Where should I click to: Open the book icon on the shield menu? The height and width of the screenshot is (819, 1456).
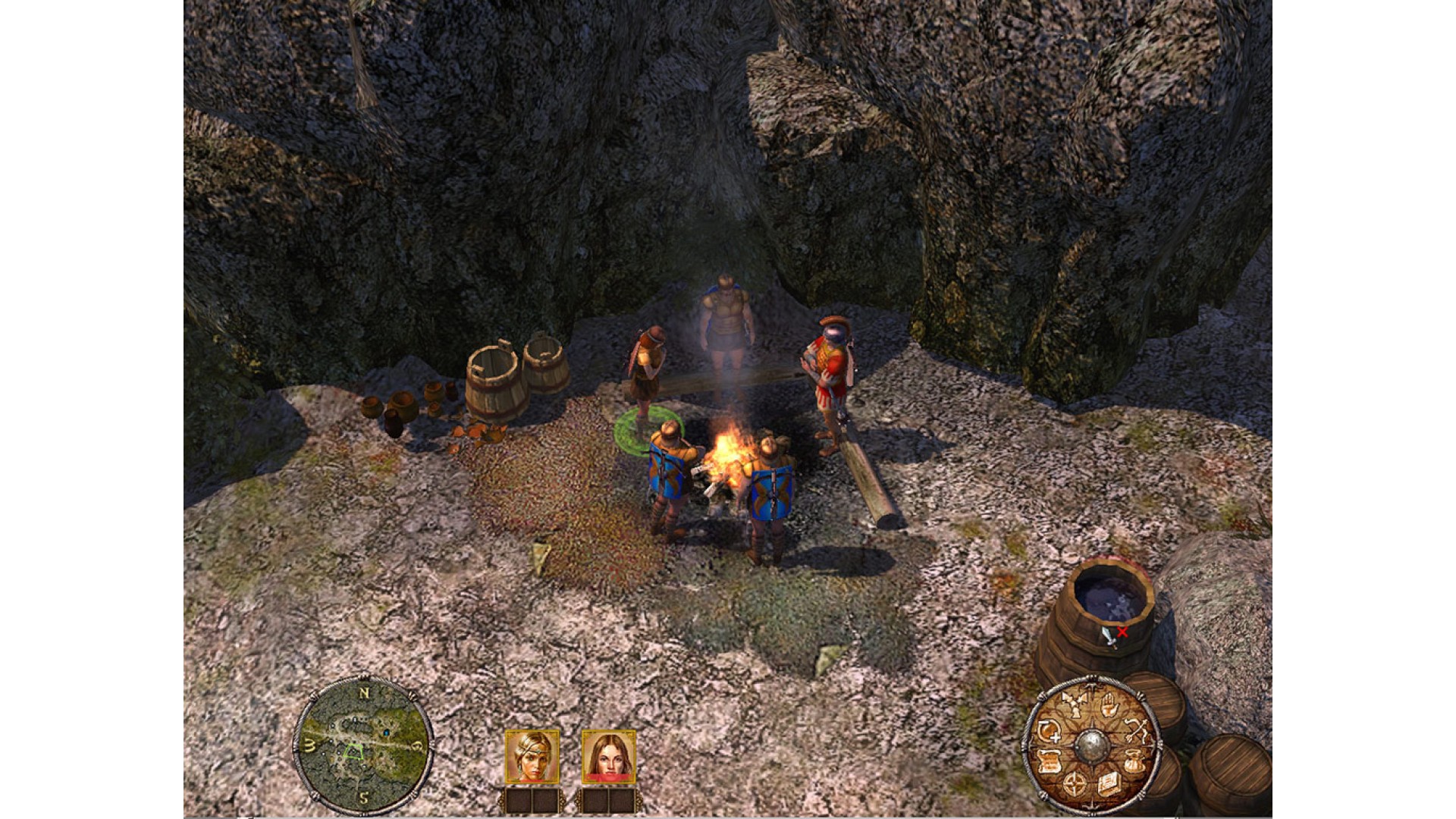(1108, 783)
